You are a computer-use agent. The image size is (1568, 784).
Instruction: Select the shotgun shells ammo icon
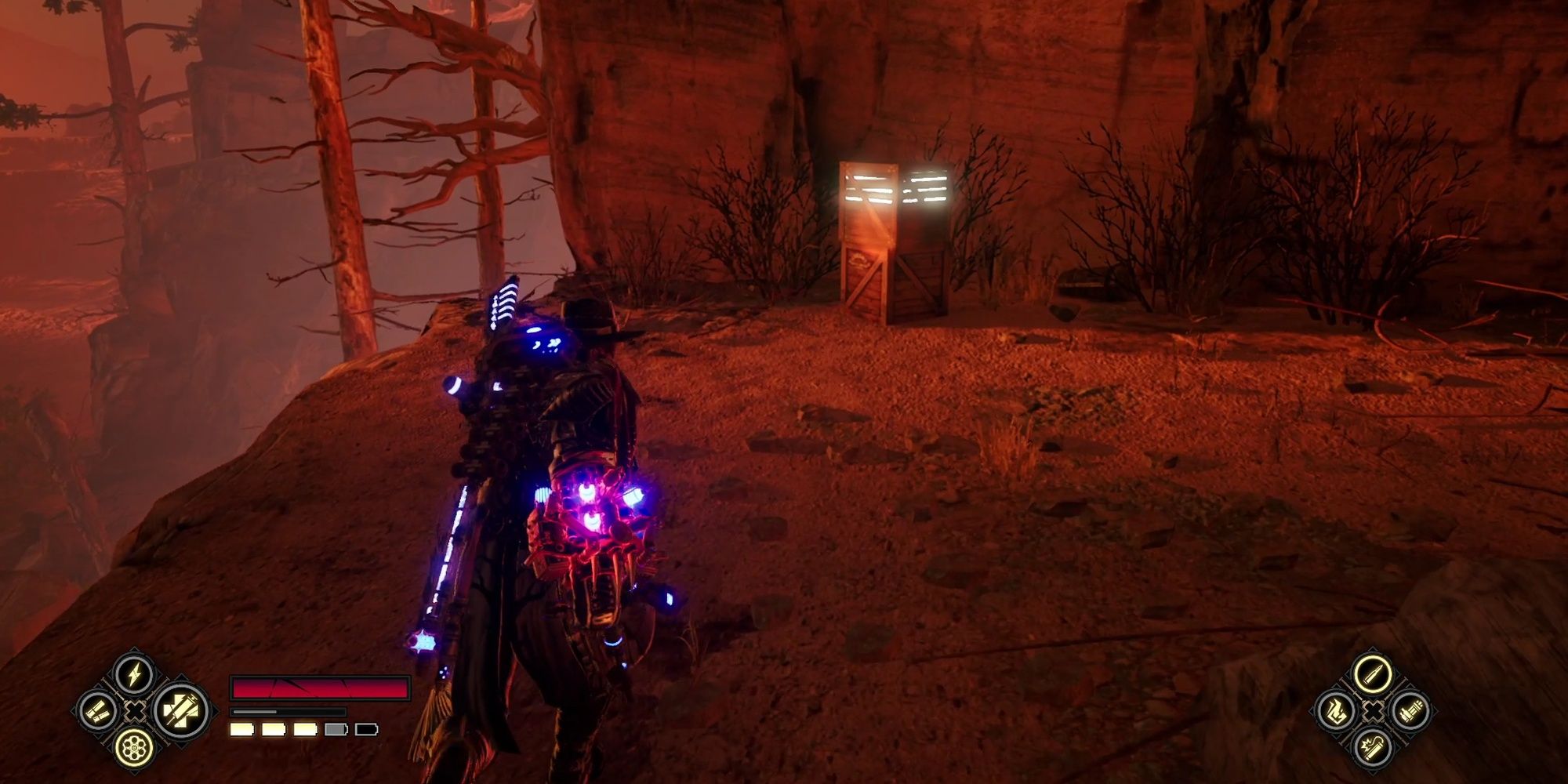pyautogui.click(x=97, y=713)
